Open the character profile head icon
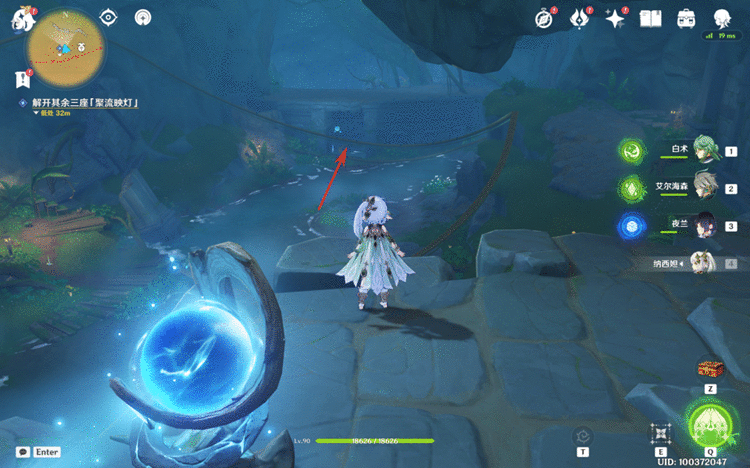The image size is (750, 468). [x=722, y=19]
